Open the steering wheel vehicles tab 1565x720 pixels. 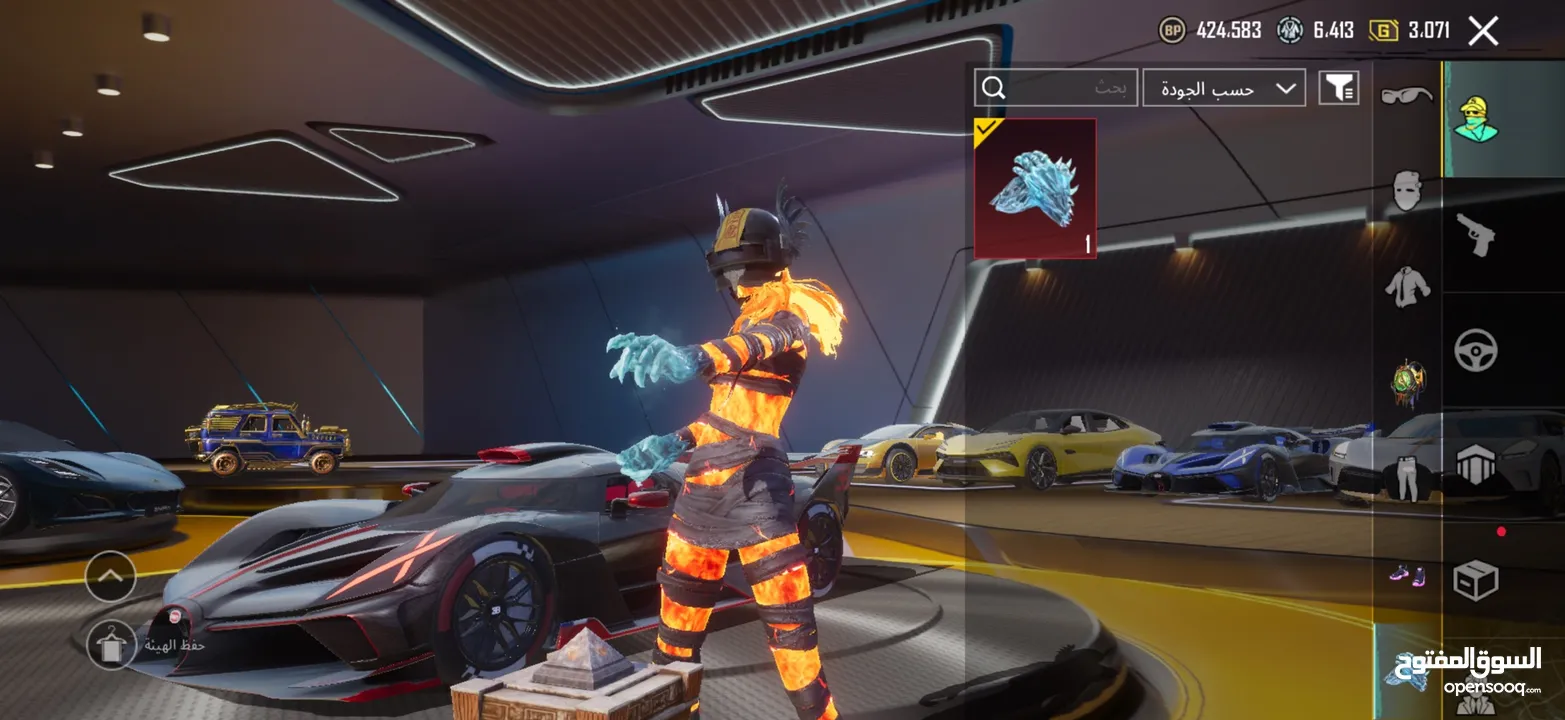1475,350
